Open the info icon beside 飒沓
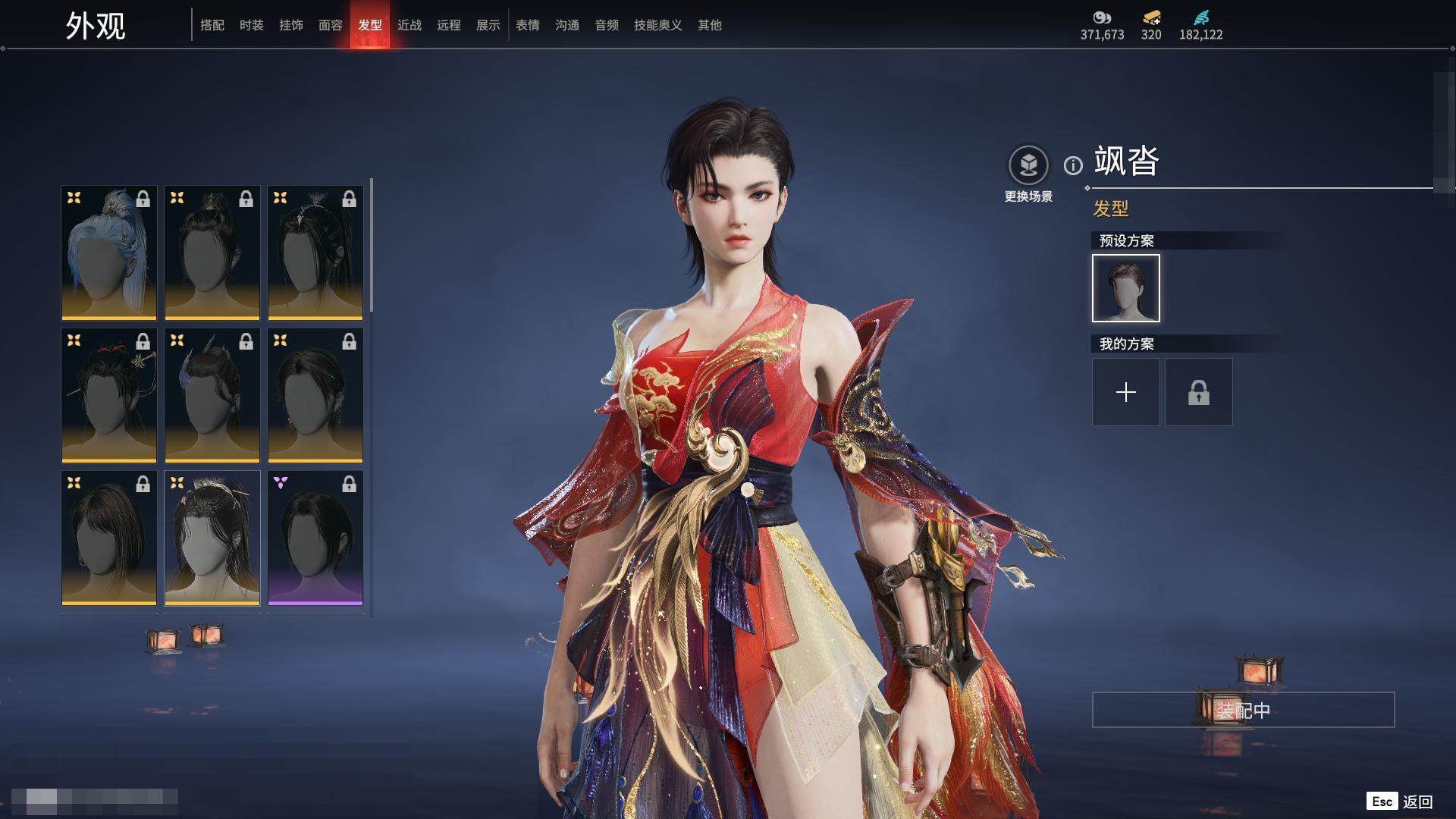Screen dimensions: 1456x819 point(1073,165)
